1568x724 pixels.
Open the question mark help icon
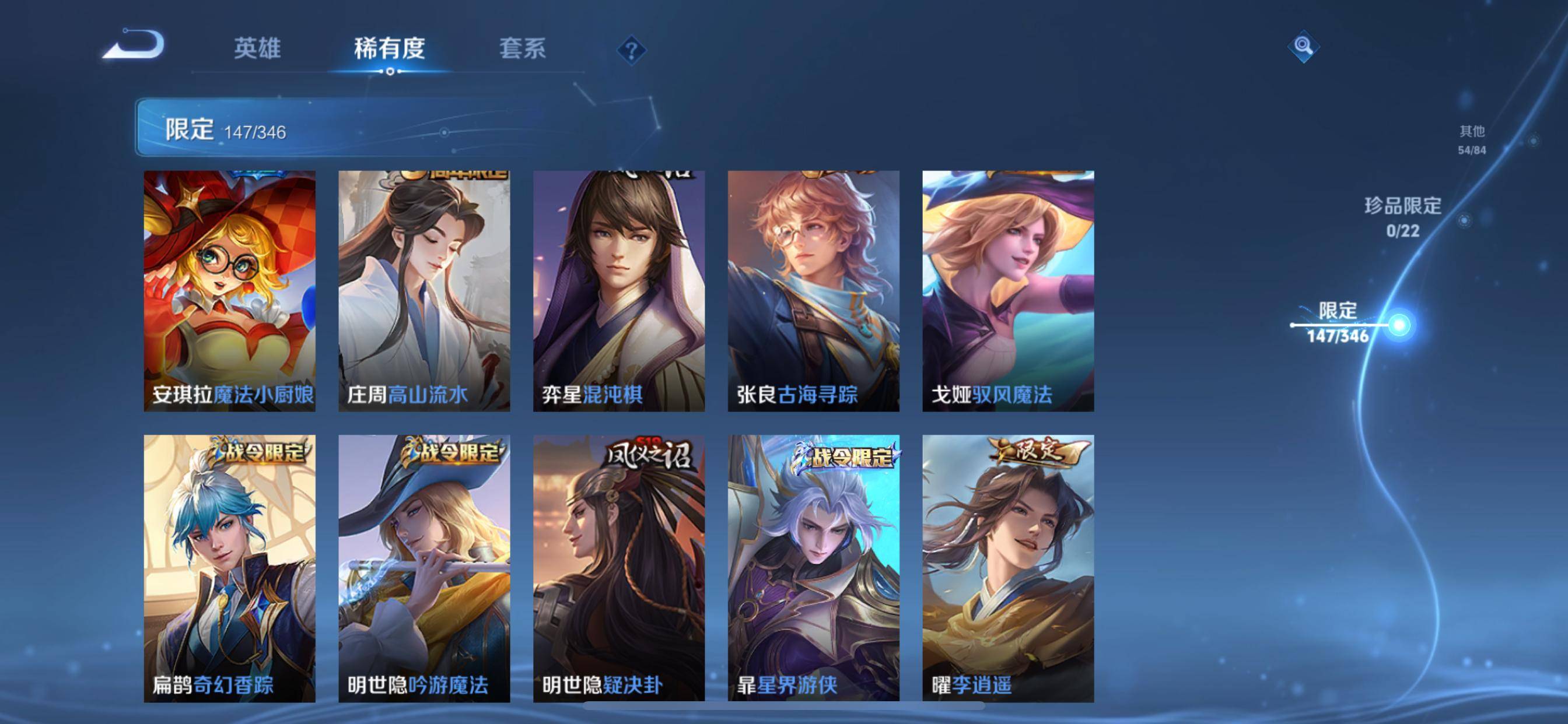pyautogui.click(x=631, y=50)
